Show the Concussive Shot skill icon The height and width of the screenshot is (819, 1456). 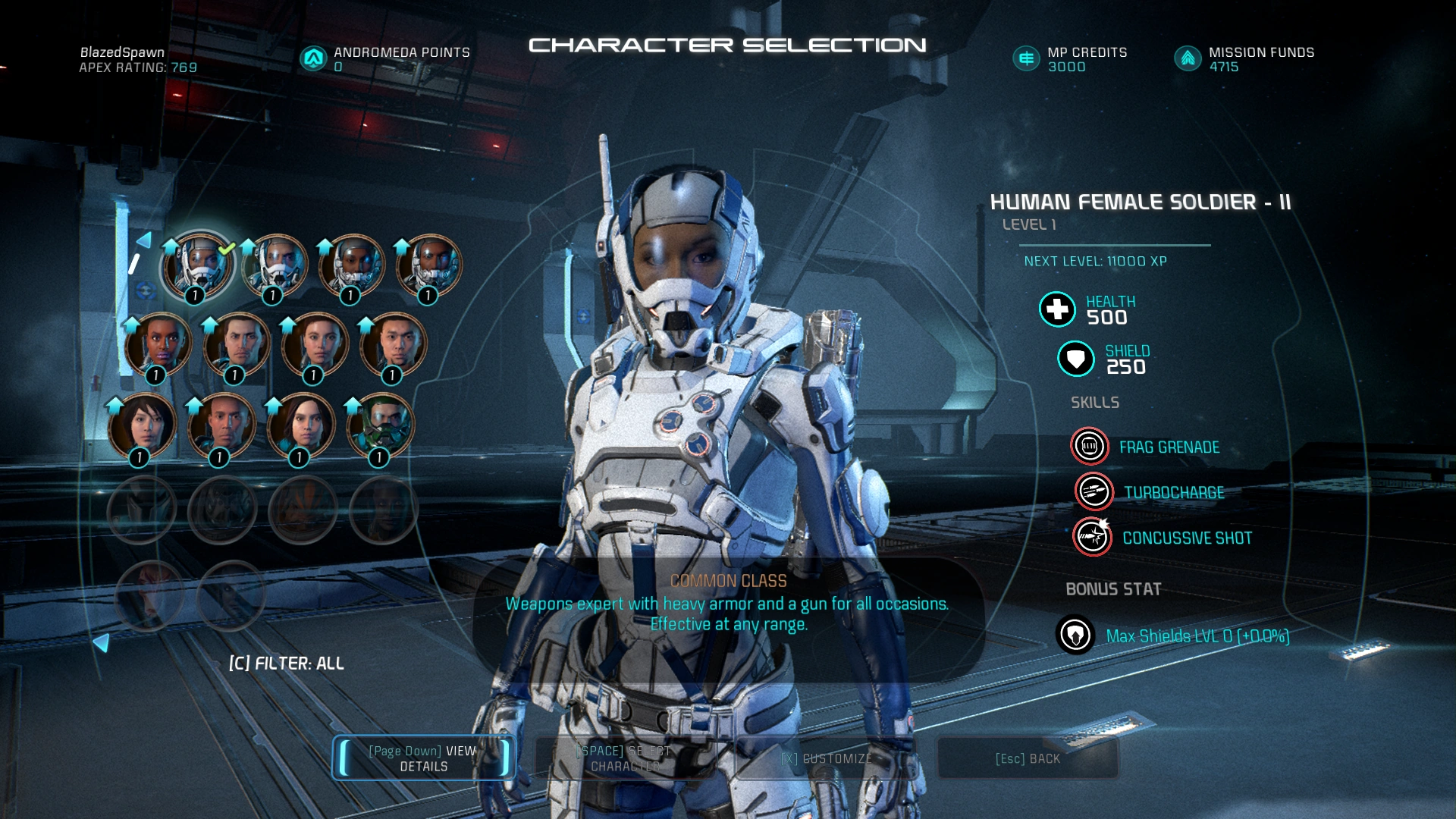[x=1092, y=538]
